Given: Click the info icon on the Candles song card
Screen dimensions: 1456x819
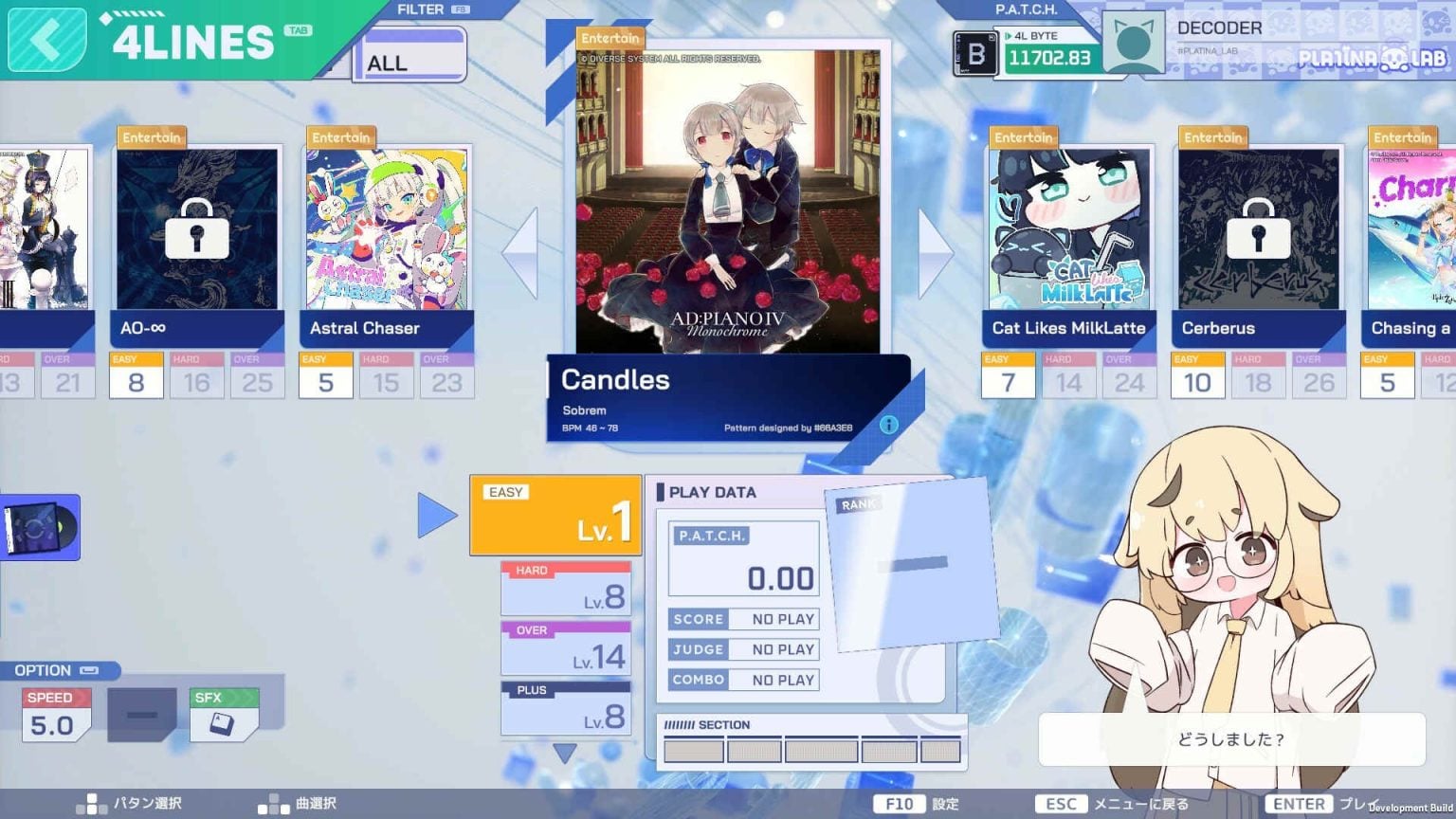Looking at the screenshot, I should (x=888, y=425).
